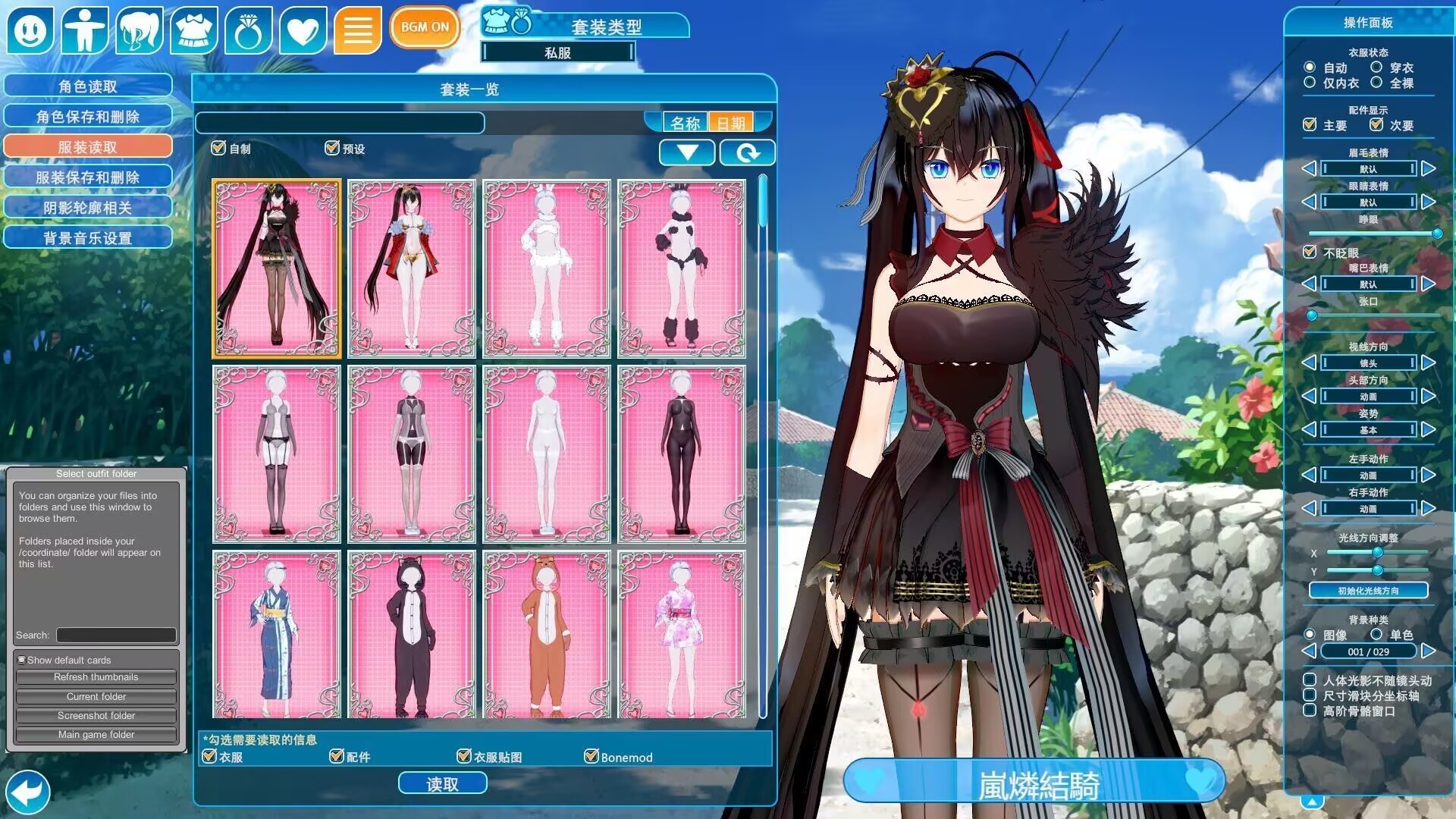Open 服装保存和删除 outfit save menu

pyautogui.click(x=88, y=177)
